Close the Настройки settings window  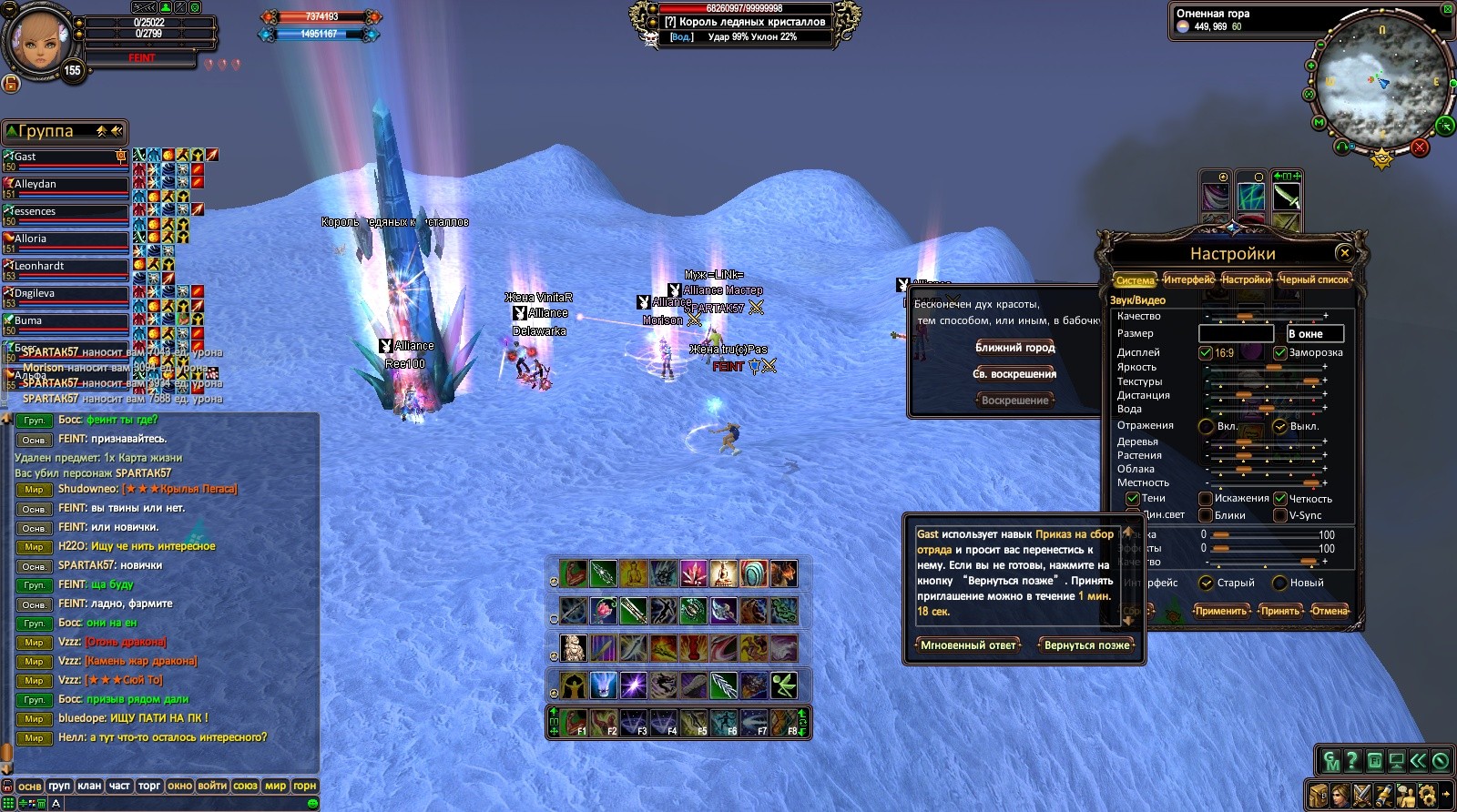(x=1344, y=253)
